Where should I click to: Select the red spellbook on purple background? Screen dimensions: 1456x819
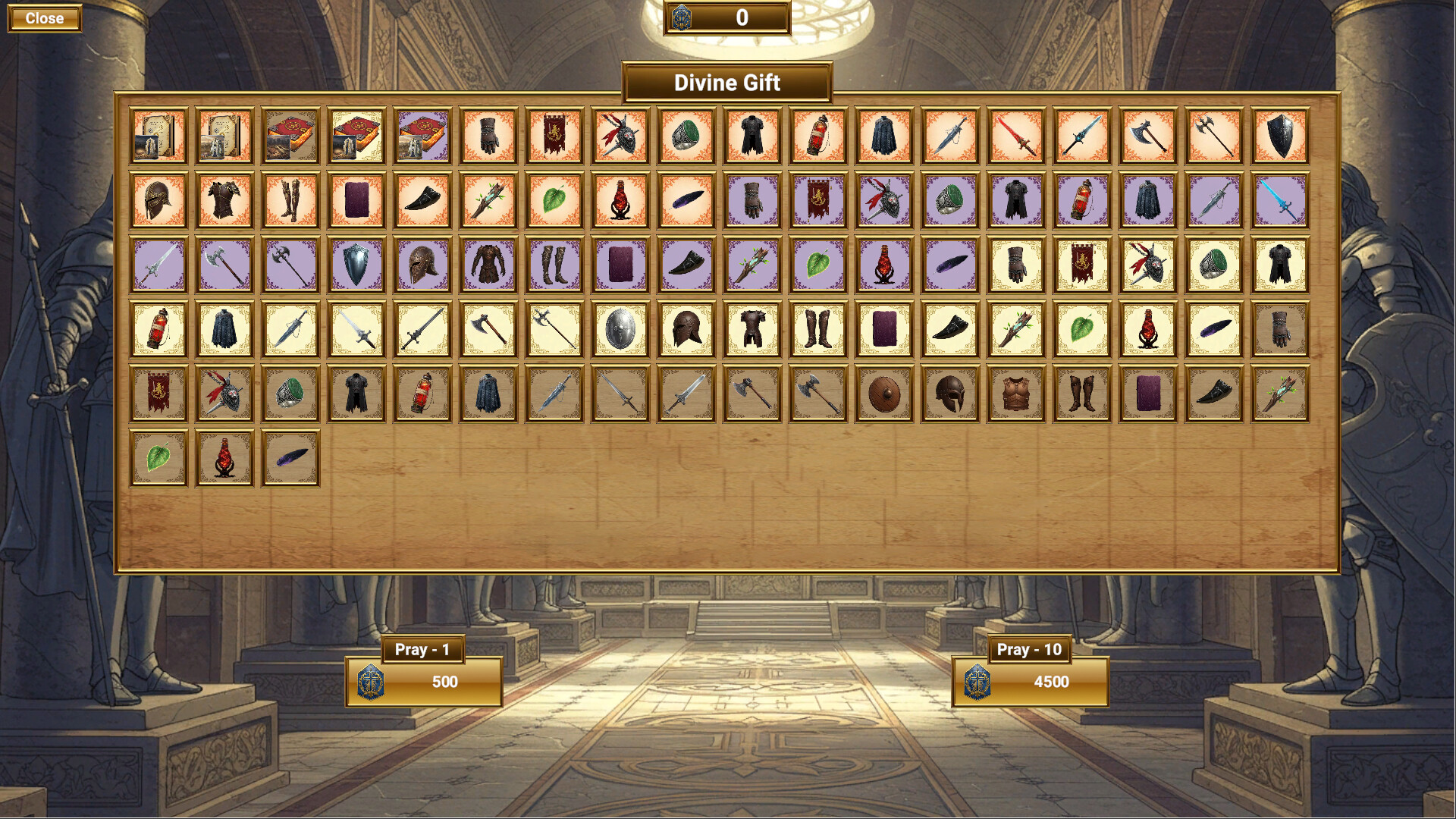(421, 136)
